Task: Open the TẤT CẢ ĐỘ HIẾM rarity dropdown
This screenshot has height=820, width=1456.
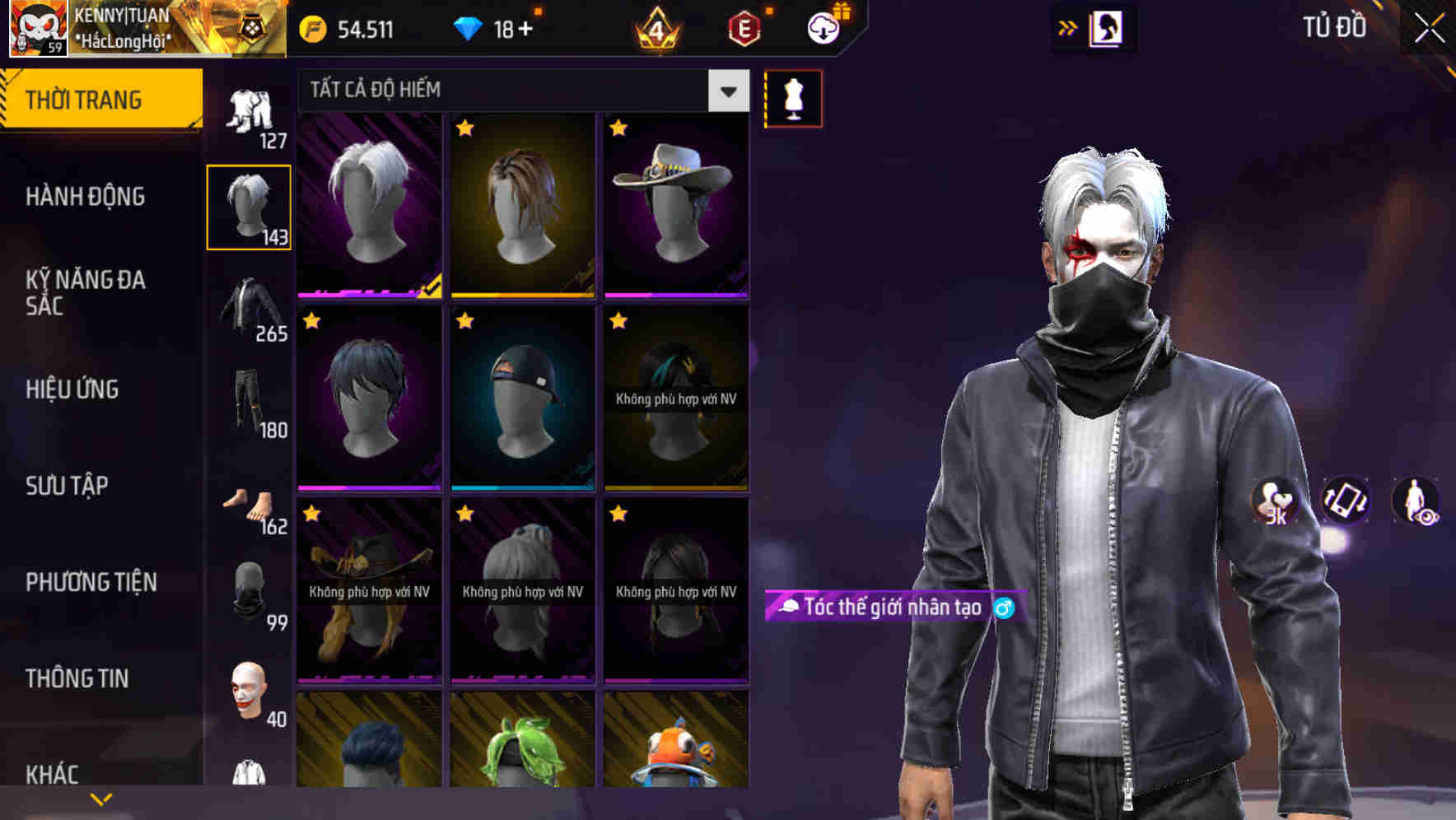Action: 519,91
